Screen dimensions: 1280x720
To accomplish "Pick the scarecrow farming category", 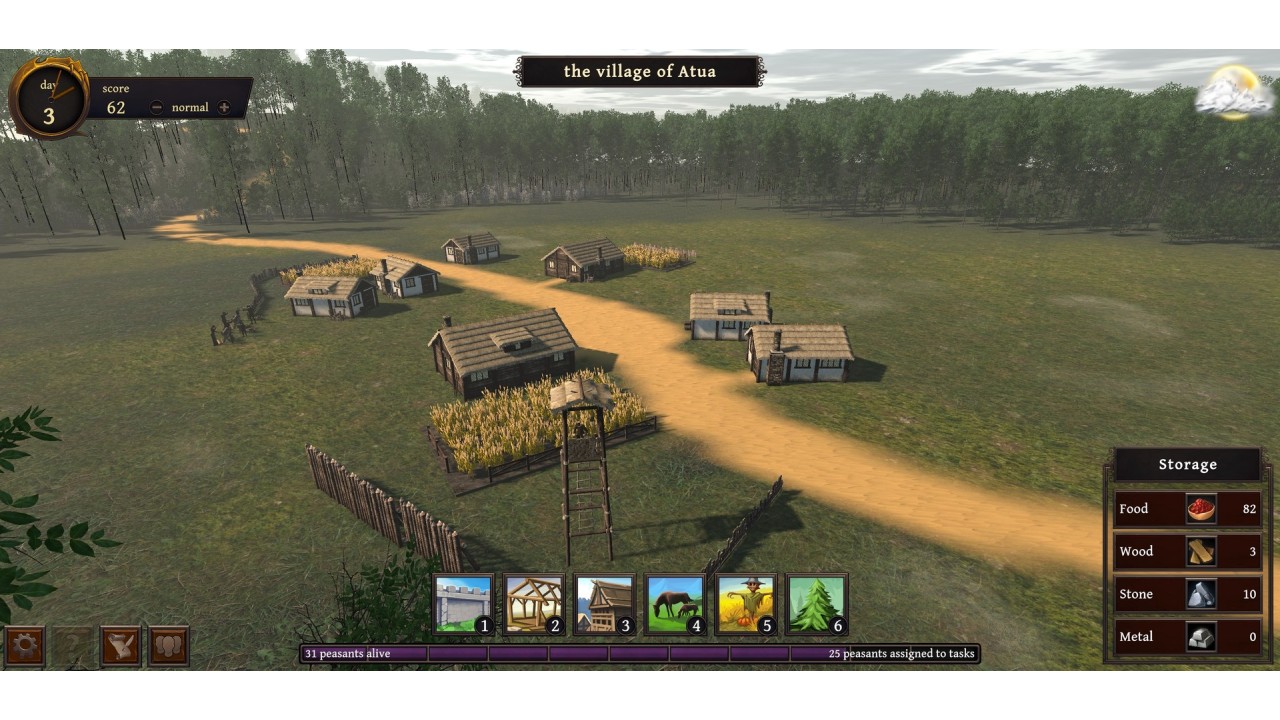I will click(x=746, y=604).
